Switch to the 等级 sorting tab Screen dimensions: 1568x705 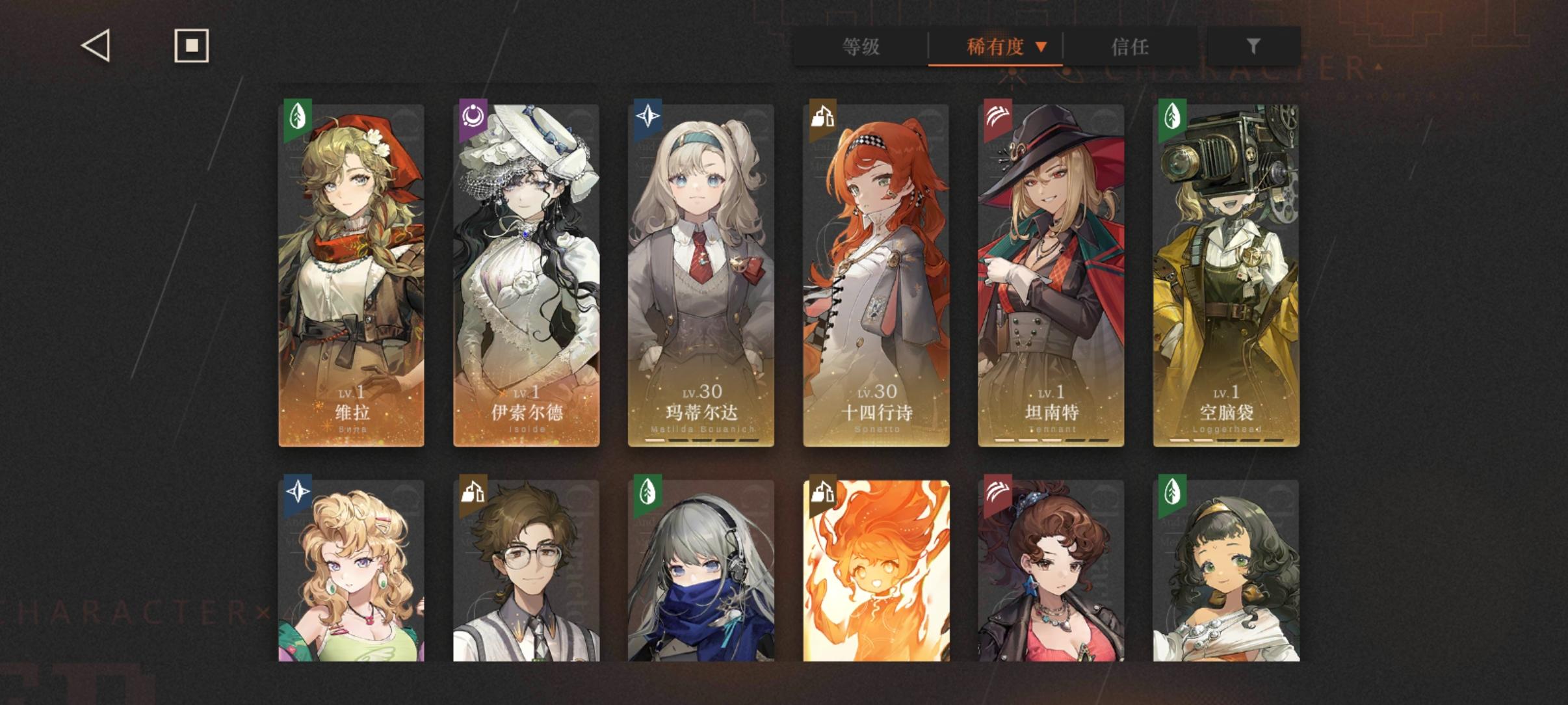[x=863, y=47]
